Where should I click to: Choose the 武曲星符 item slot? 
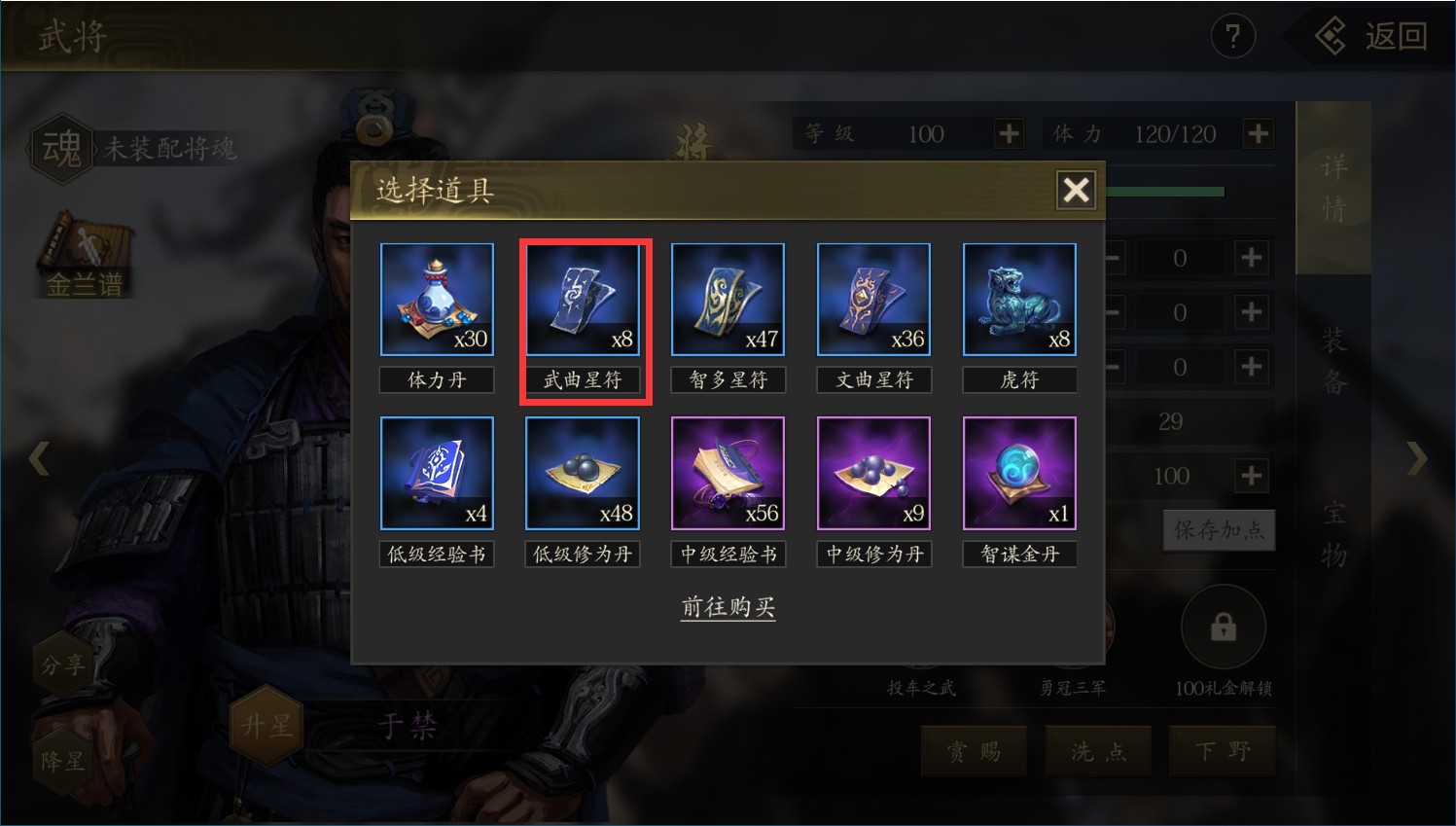pos(583,300)
